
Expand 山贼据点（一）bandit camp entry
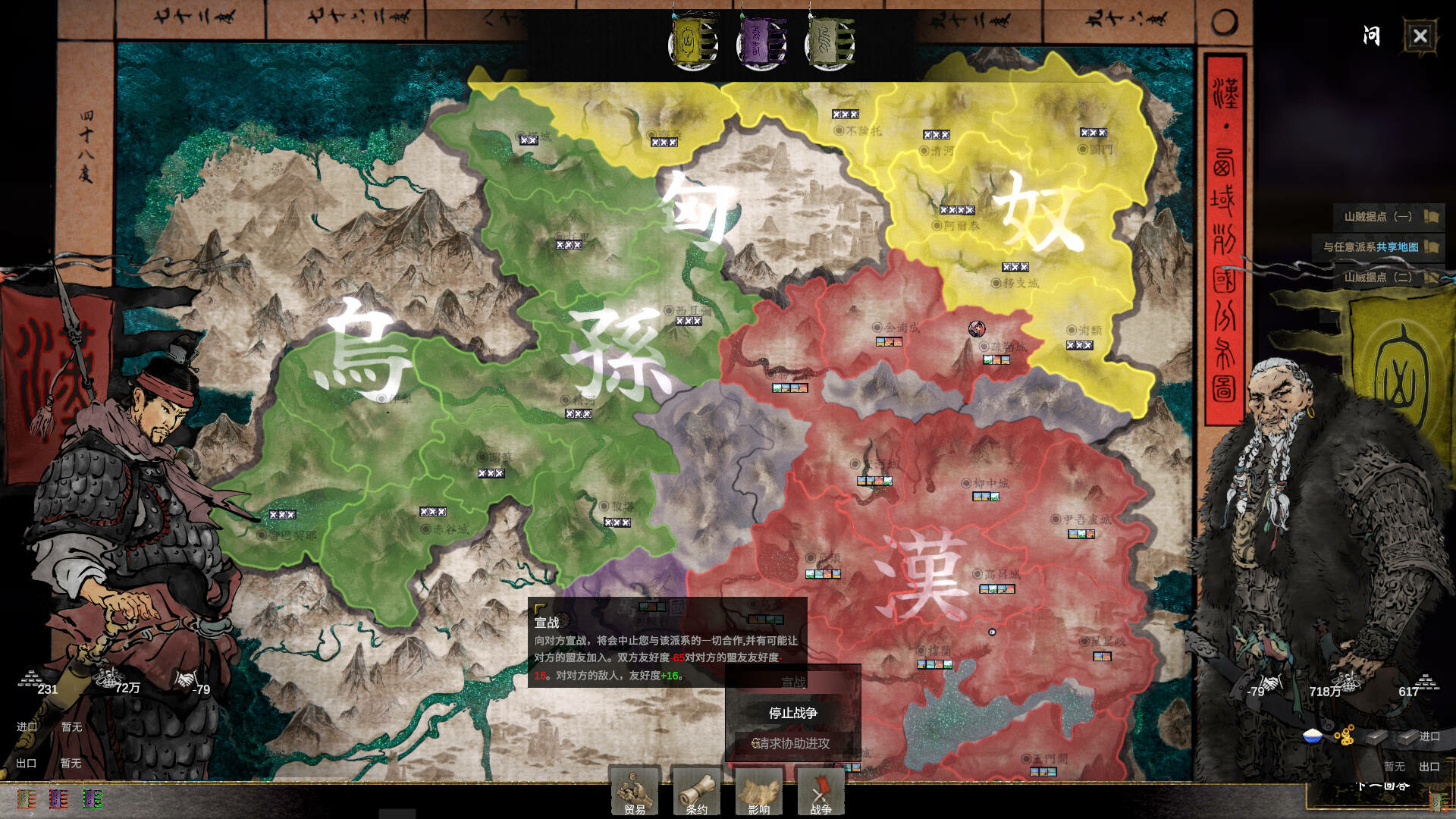(x=1378, y=216)
